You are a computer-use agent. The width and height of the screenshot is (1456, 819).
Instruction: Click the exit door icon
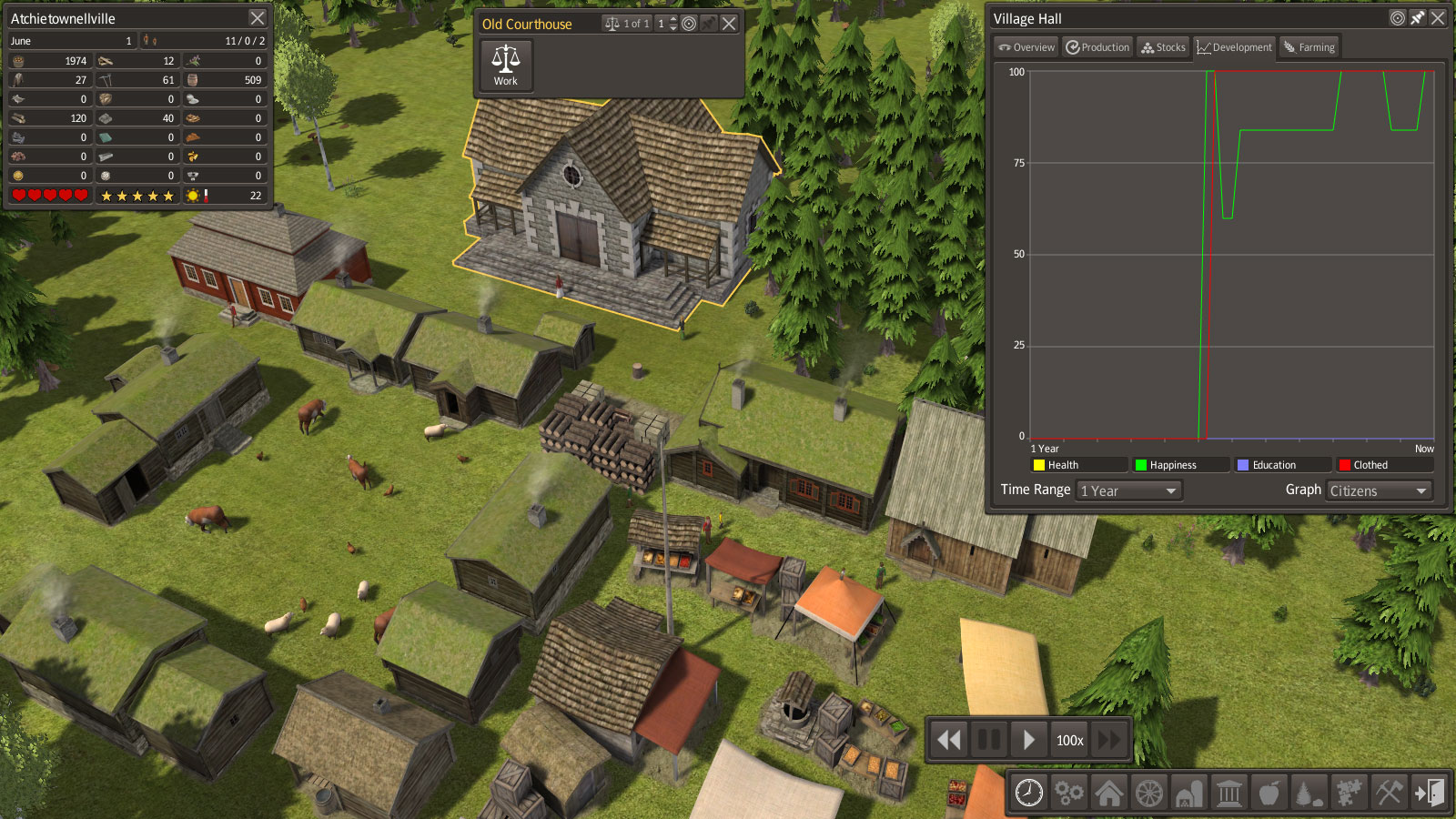(1429, 793)
